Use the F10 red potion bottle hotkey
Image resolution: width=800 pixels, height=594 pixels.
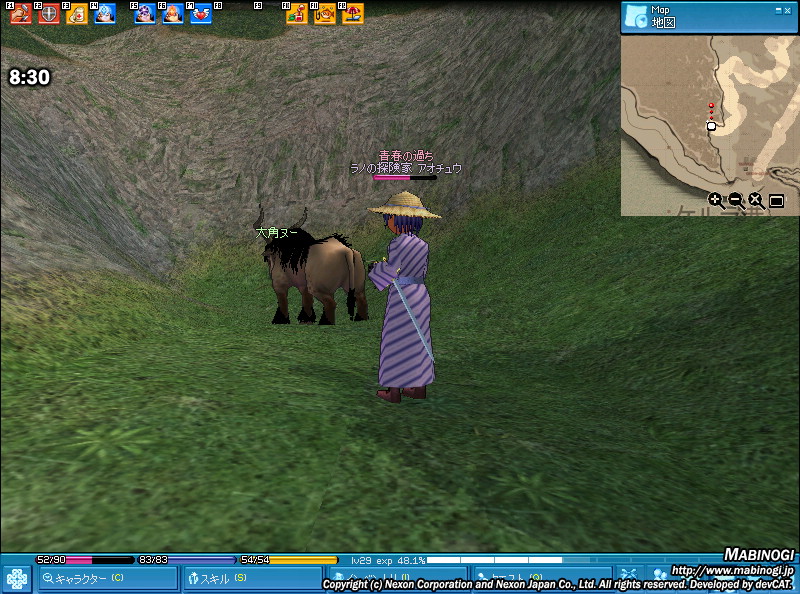coord(297,14)
